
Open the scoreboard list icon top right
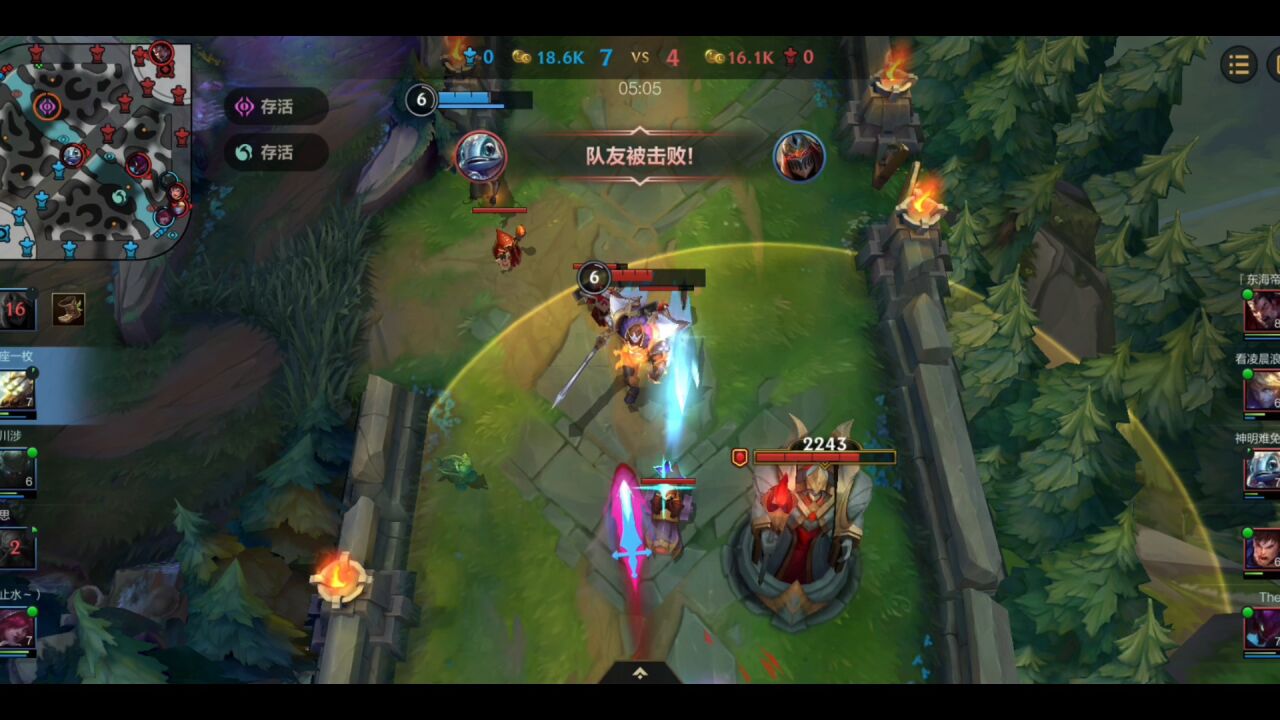[1237, 63]
